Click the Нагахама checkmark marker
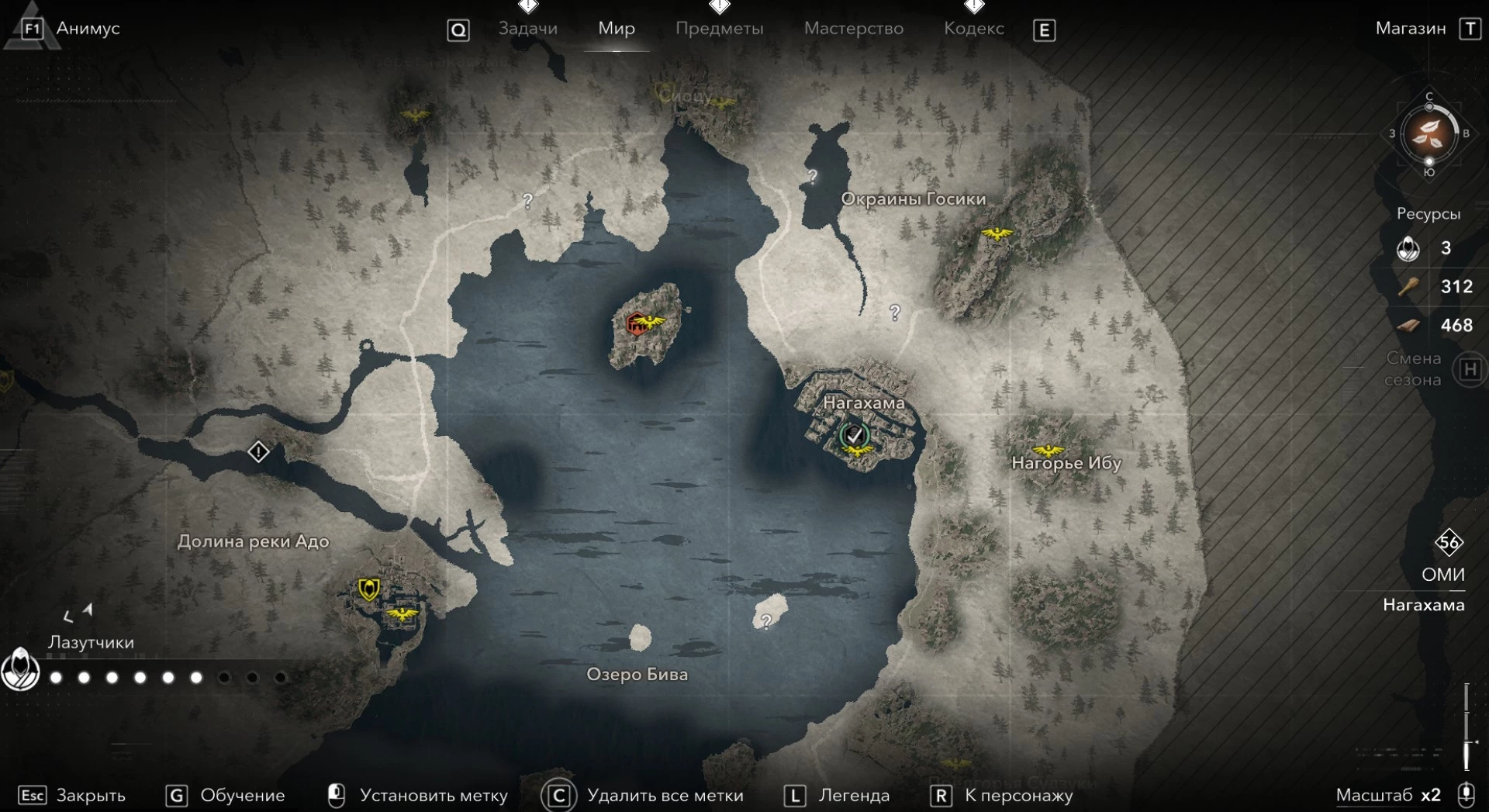The image size is (1489, 812). coord(855,435)
